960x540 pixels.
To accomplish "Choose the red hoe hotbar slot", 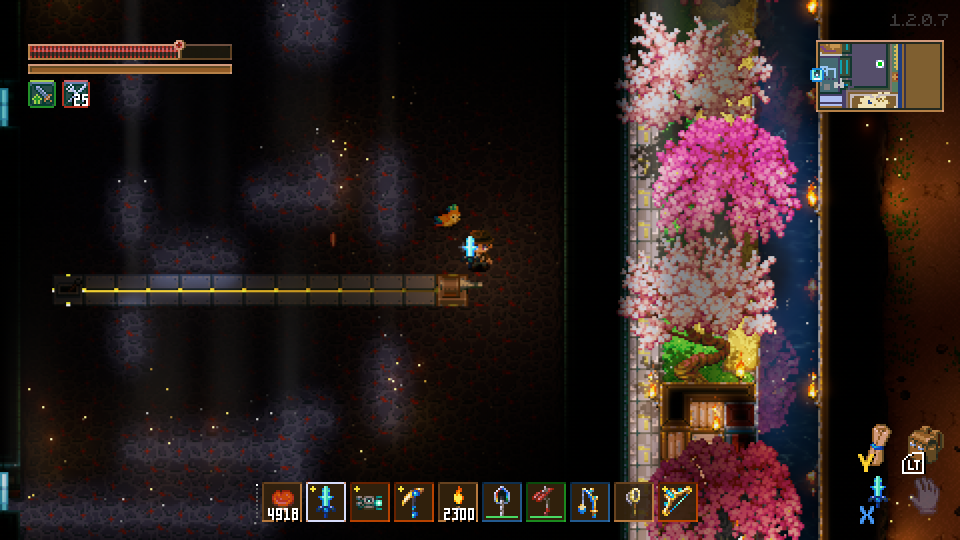I will coord(546,502).
